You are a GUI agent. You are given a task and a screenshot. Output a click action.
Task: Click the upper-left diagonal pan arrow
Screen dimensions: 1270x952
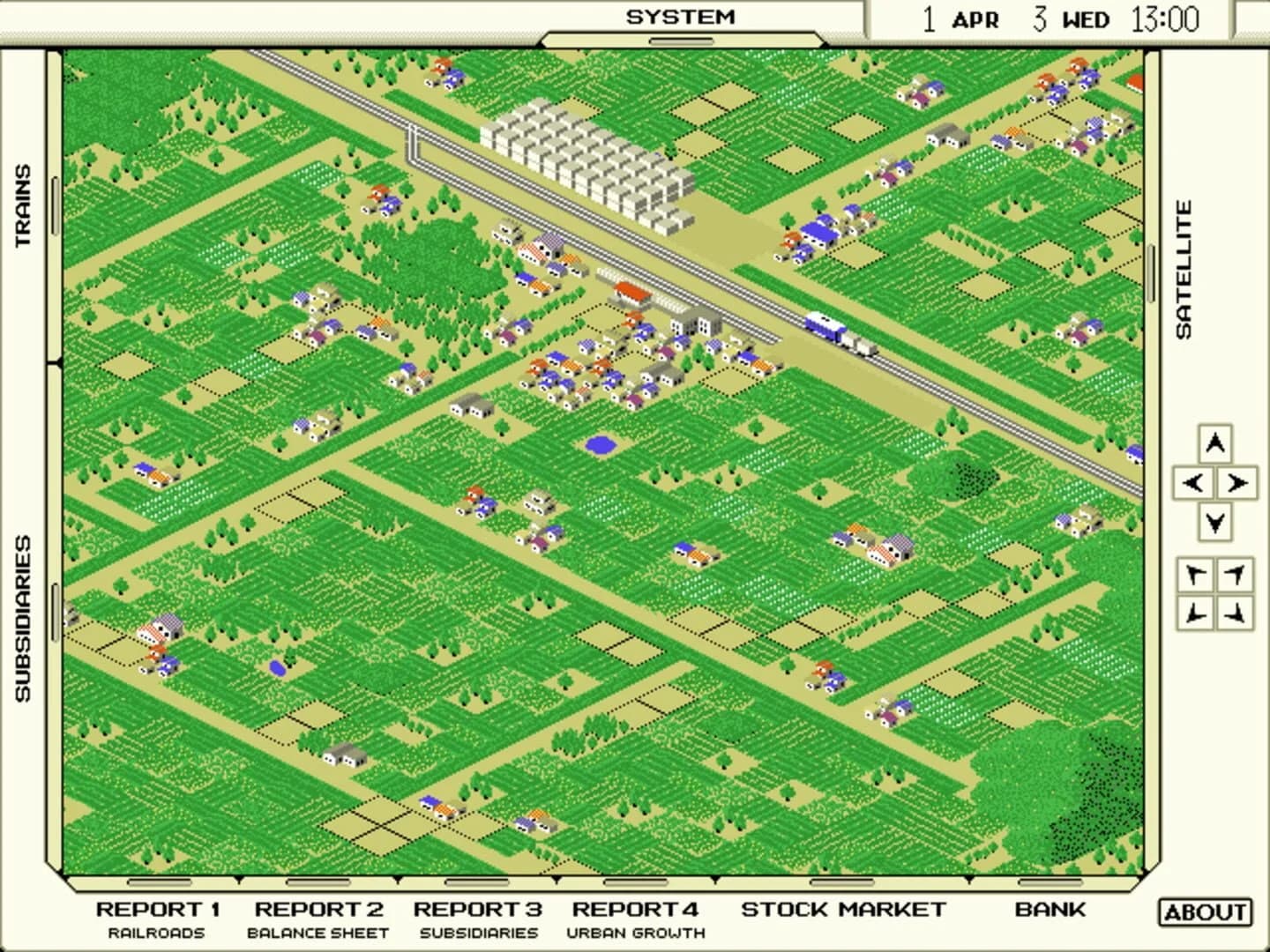1195,573
